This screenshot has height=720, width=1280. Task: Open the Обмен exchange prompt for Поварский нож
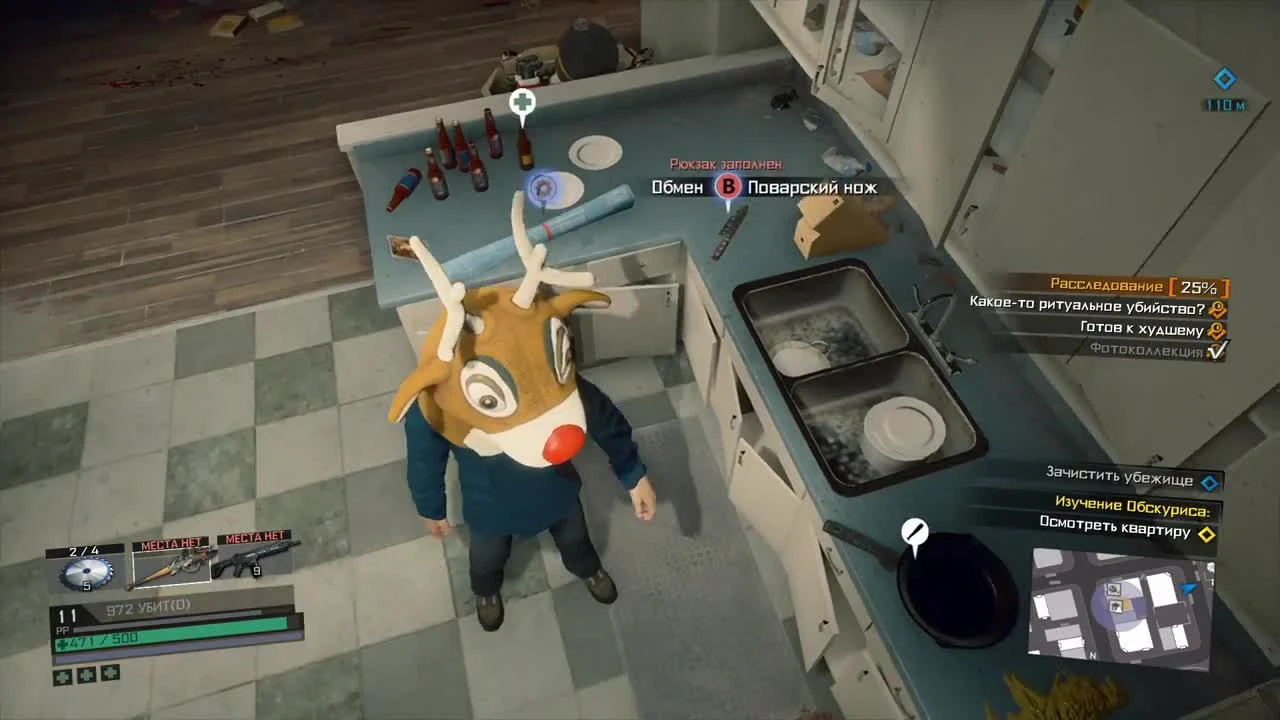pyautogui.click(x=677, y=187)
